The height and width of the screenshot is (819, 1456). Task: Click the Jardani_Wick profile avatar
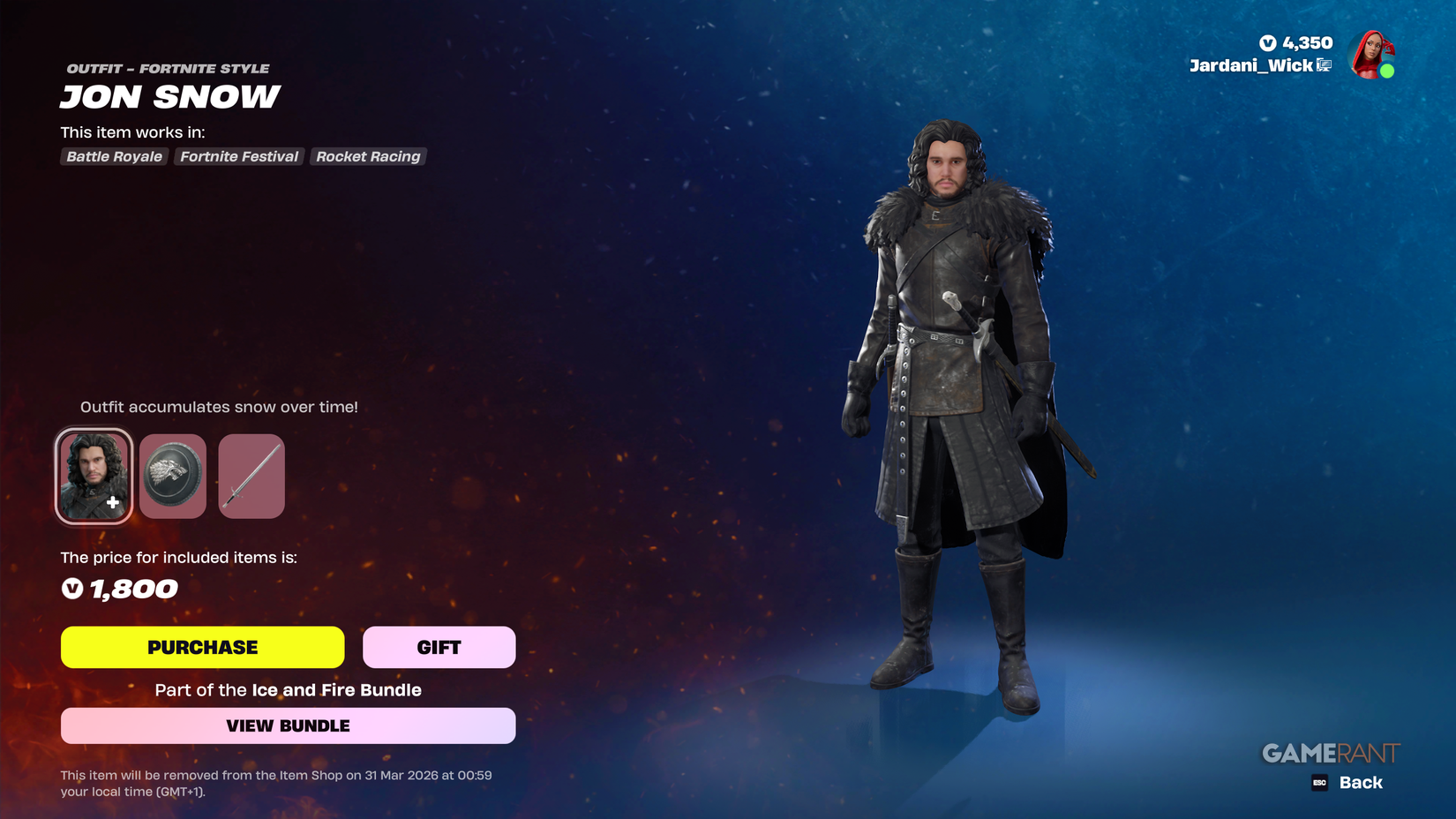(1373, 55)
